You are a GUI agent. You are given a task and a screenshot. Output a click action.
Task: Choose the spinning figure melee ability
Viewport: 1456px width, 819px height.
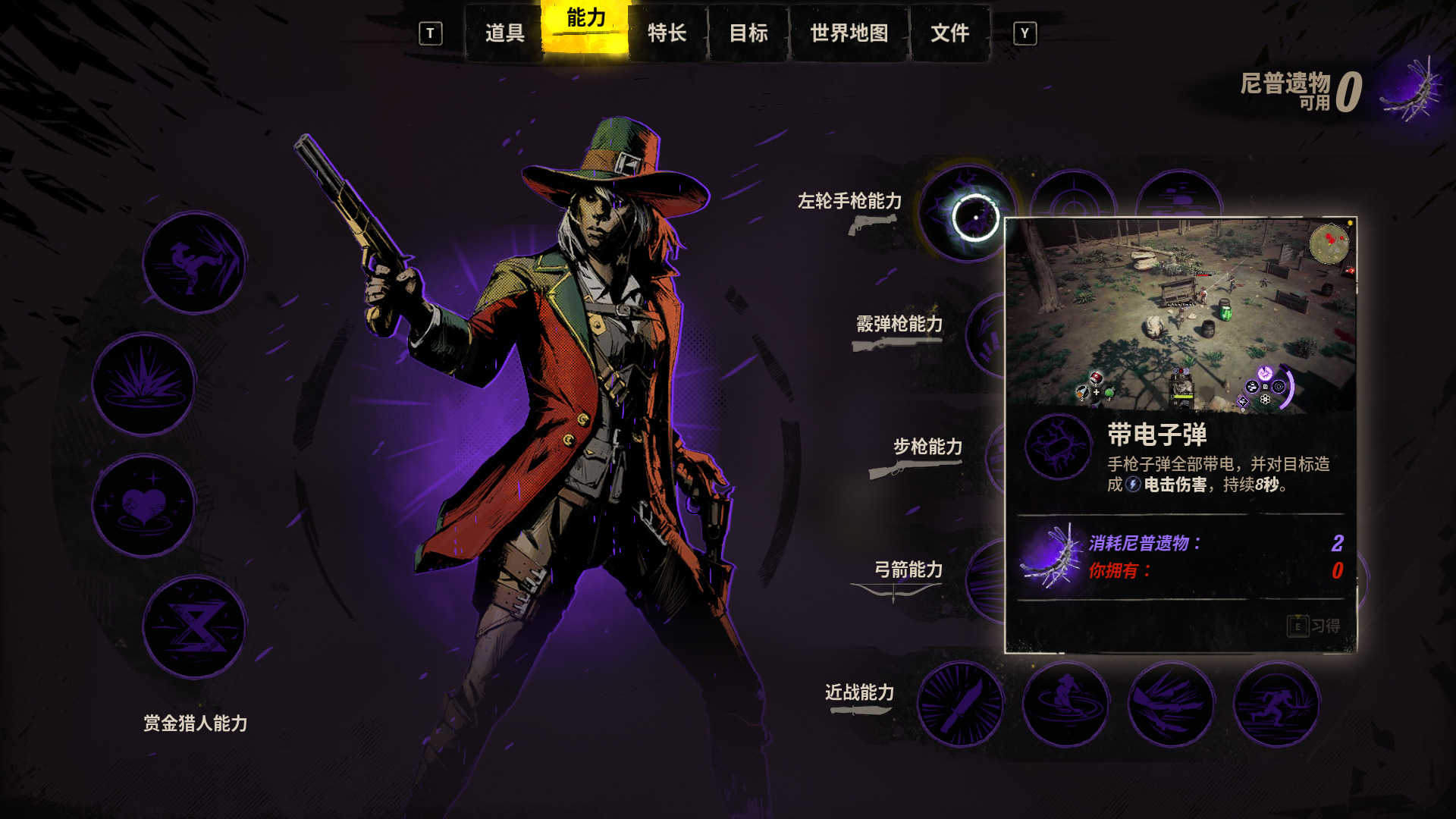click(1065, 704)
